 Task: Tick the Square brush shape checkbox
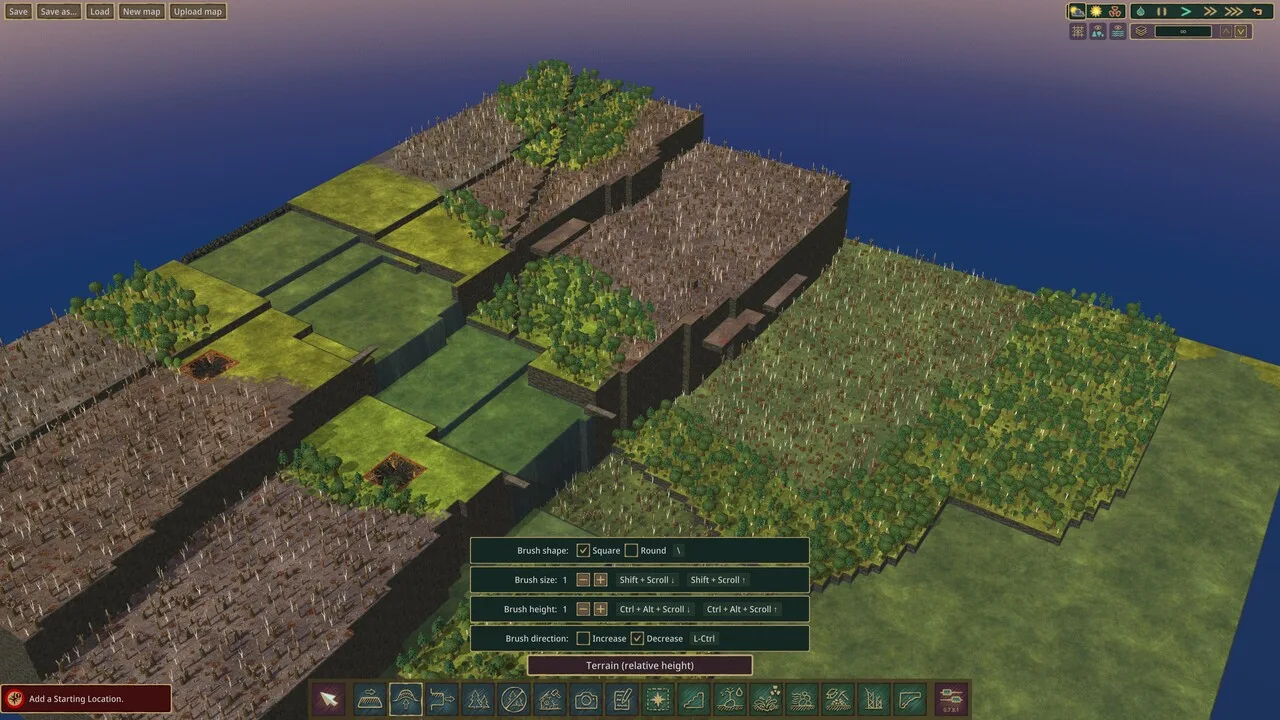[583, 550]
